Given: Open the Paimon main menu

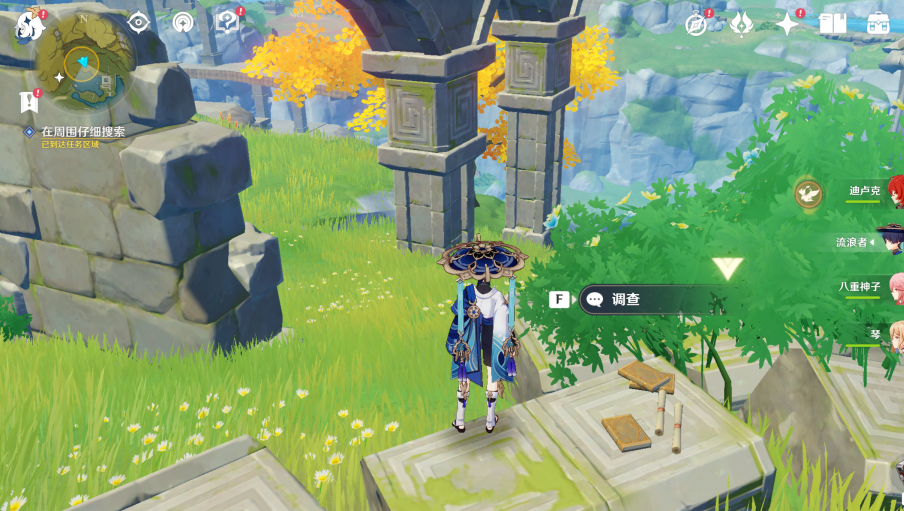Looking at the screenshot, I should coord(30,25).
